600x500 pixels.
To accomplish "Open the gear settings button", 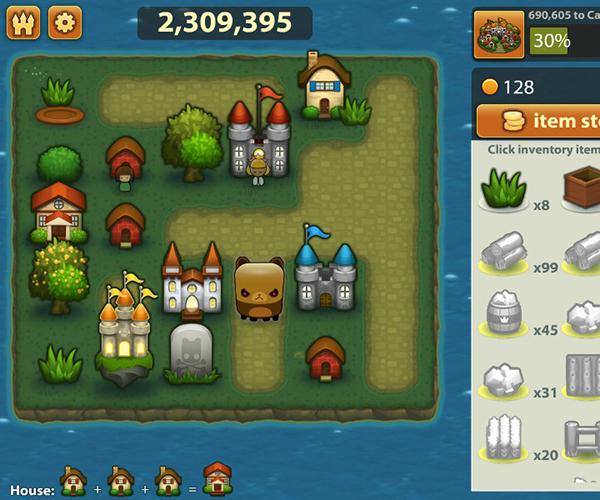I will (65, 22).
